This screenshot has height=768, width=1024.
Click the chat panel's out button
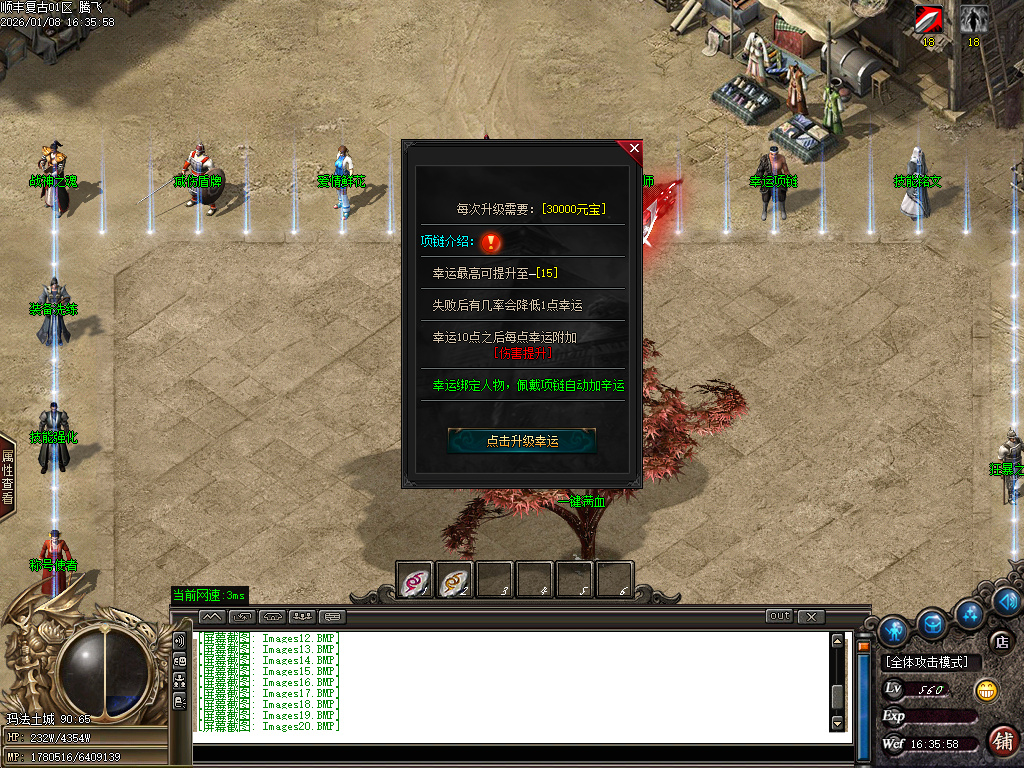point(779,616)
